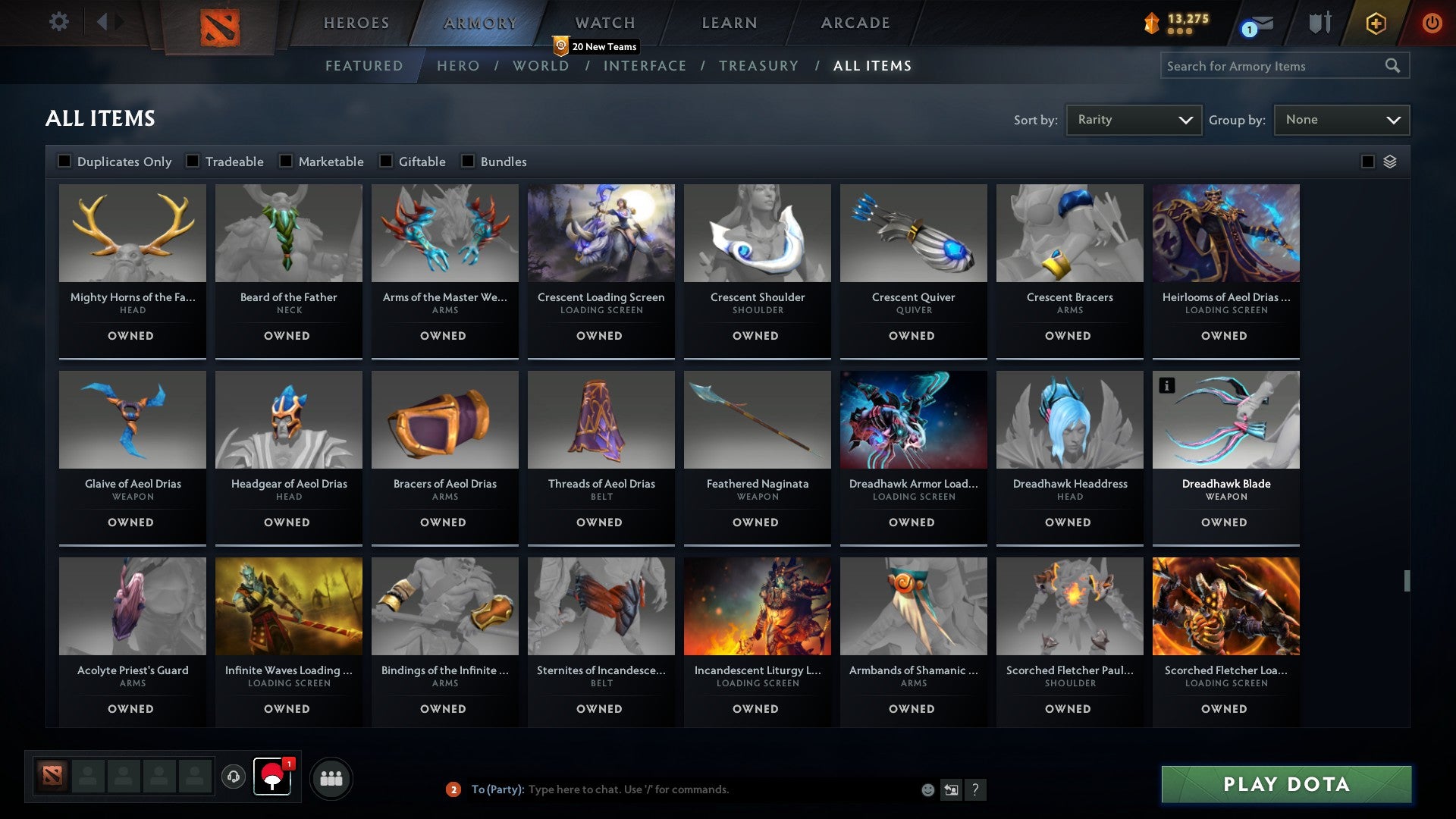Open the armory shield and sword icon
Screen dimensions: 1456x819
[1319, 24]
